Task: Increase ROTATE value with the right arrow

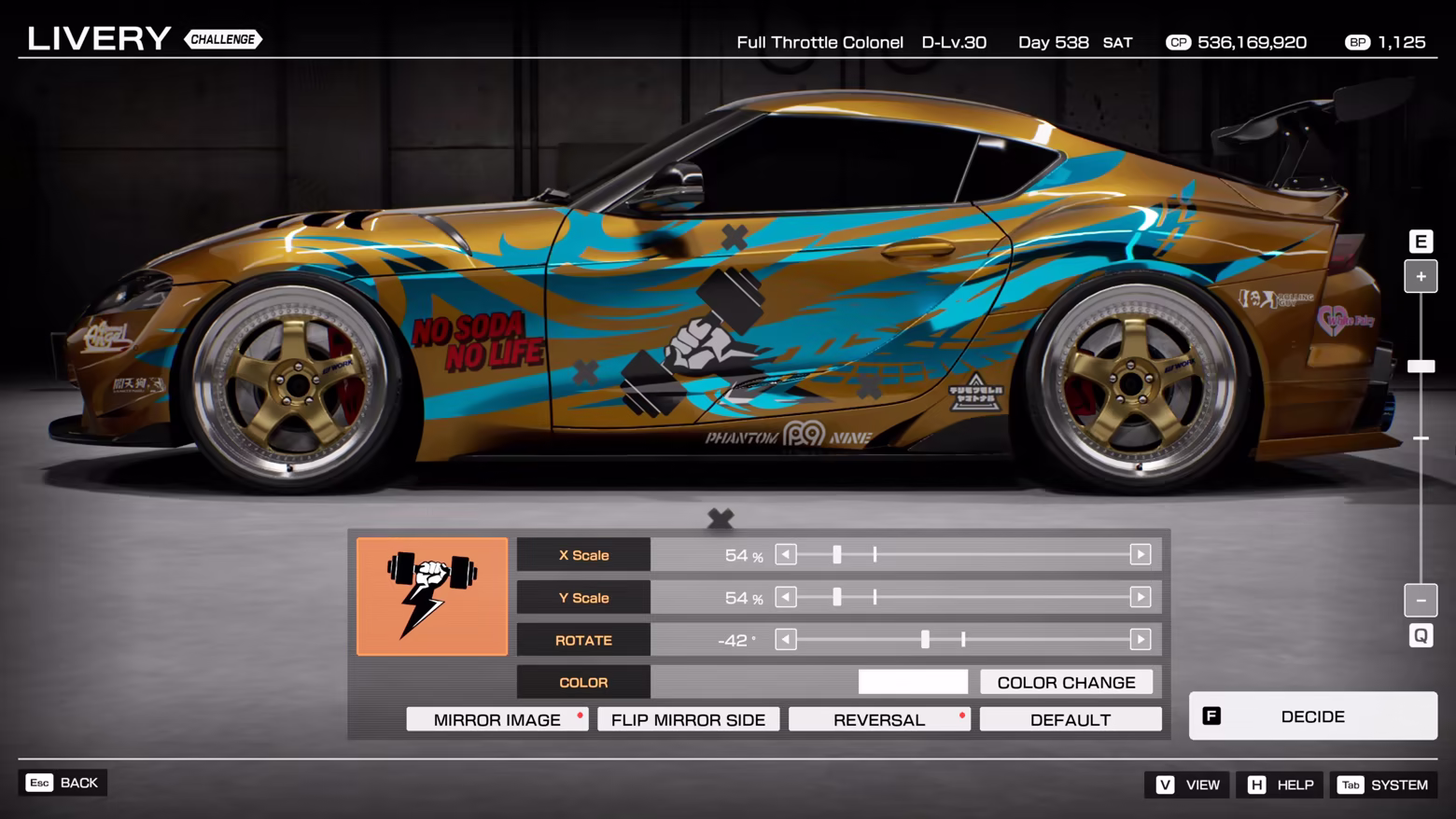Action: pyautogui.click(x=1140, y=640)
